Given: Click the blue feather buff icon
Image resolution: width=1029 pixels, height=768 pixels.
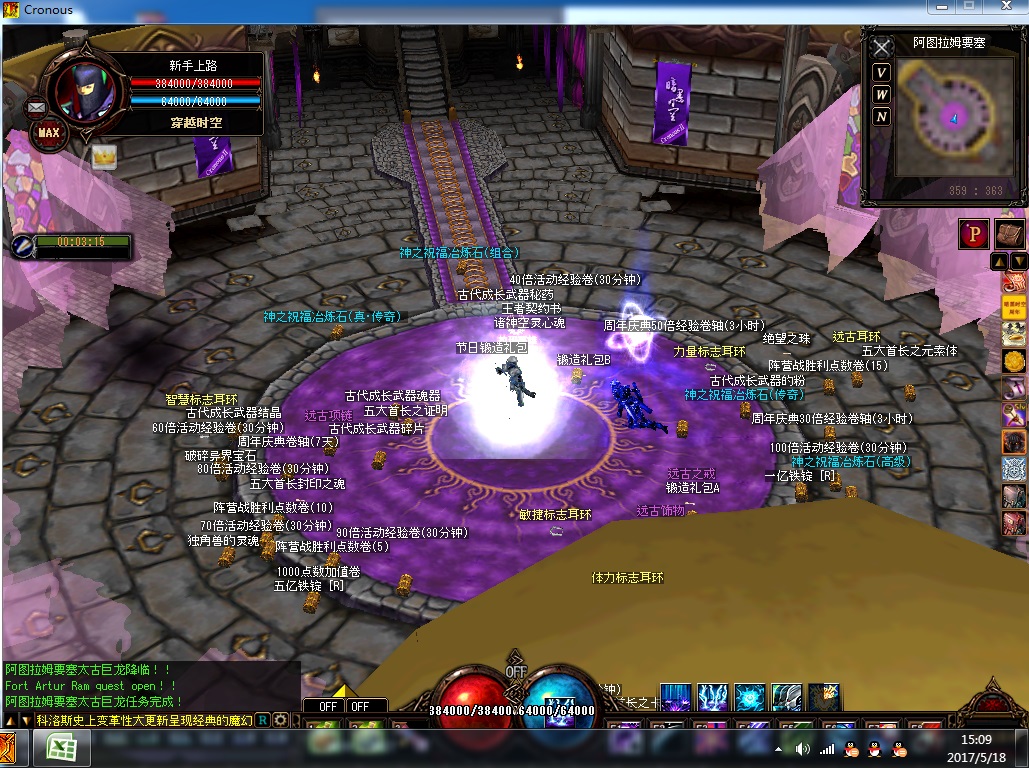Looking at the screenshot, I should click(22, 244).
